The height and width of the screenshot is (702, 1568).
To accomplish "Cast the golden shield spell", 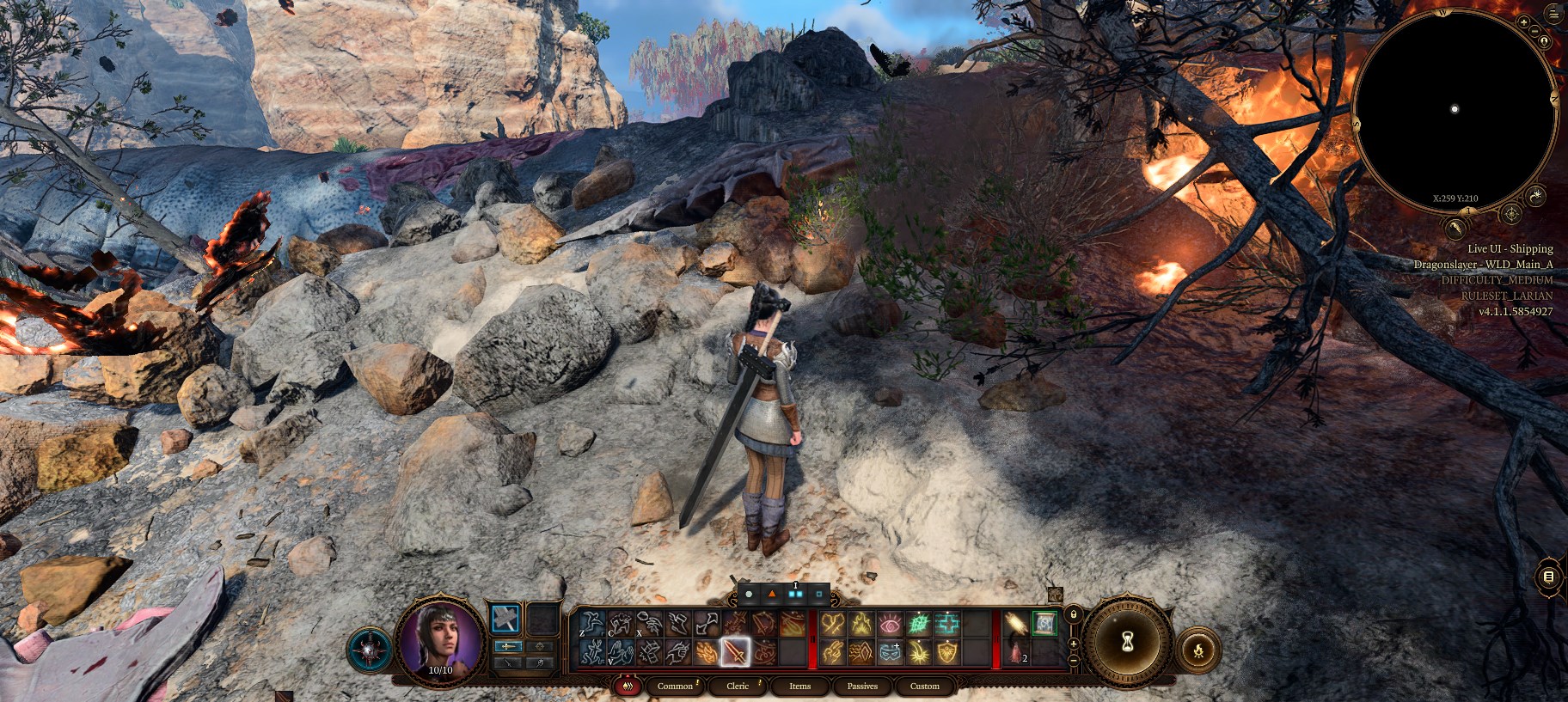I will (x=947, y=652).
